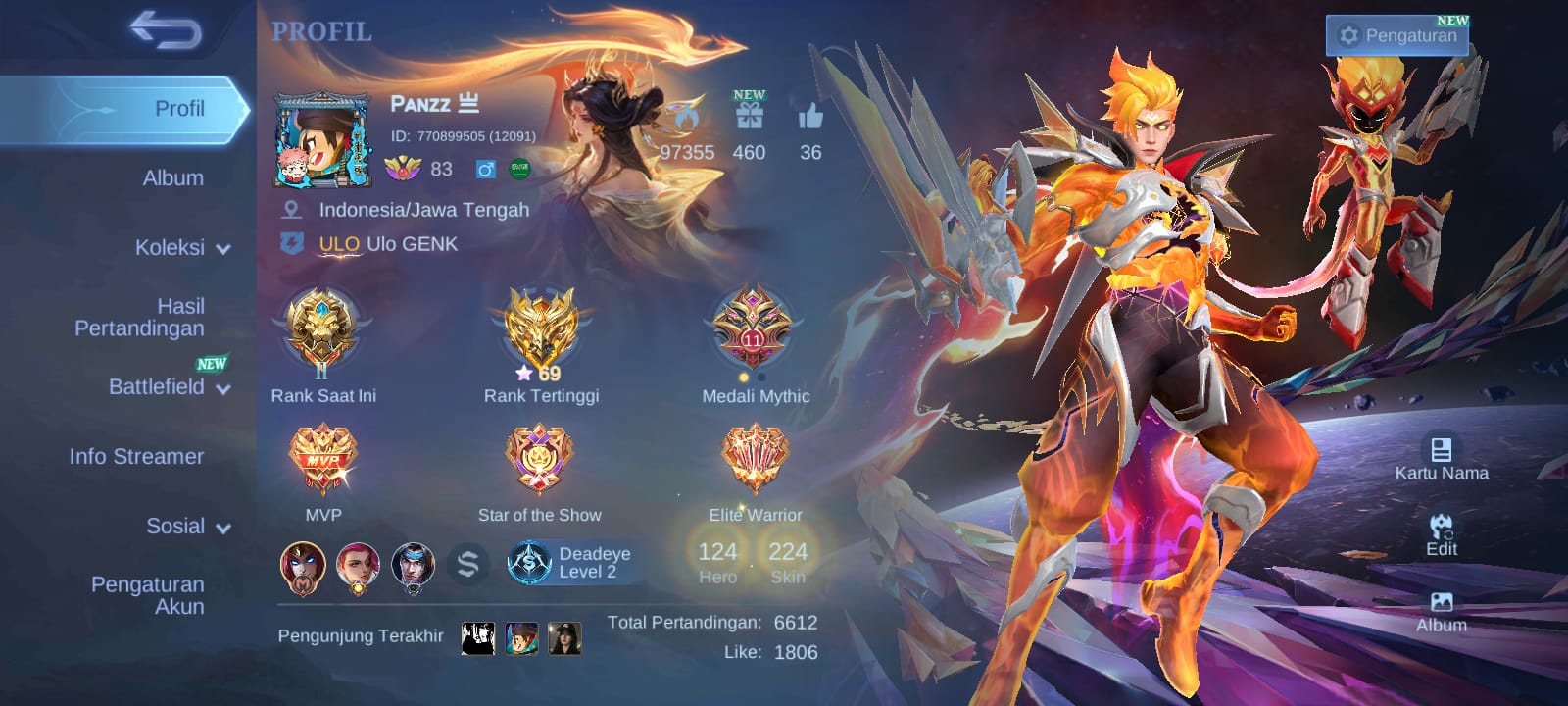Go back using the return arrow
This screenshot has height=706, width=1568.
click(166, 31)
